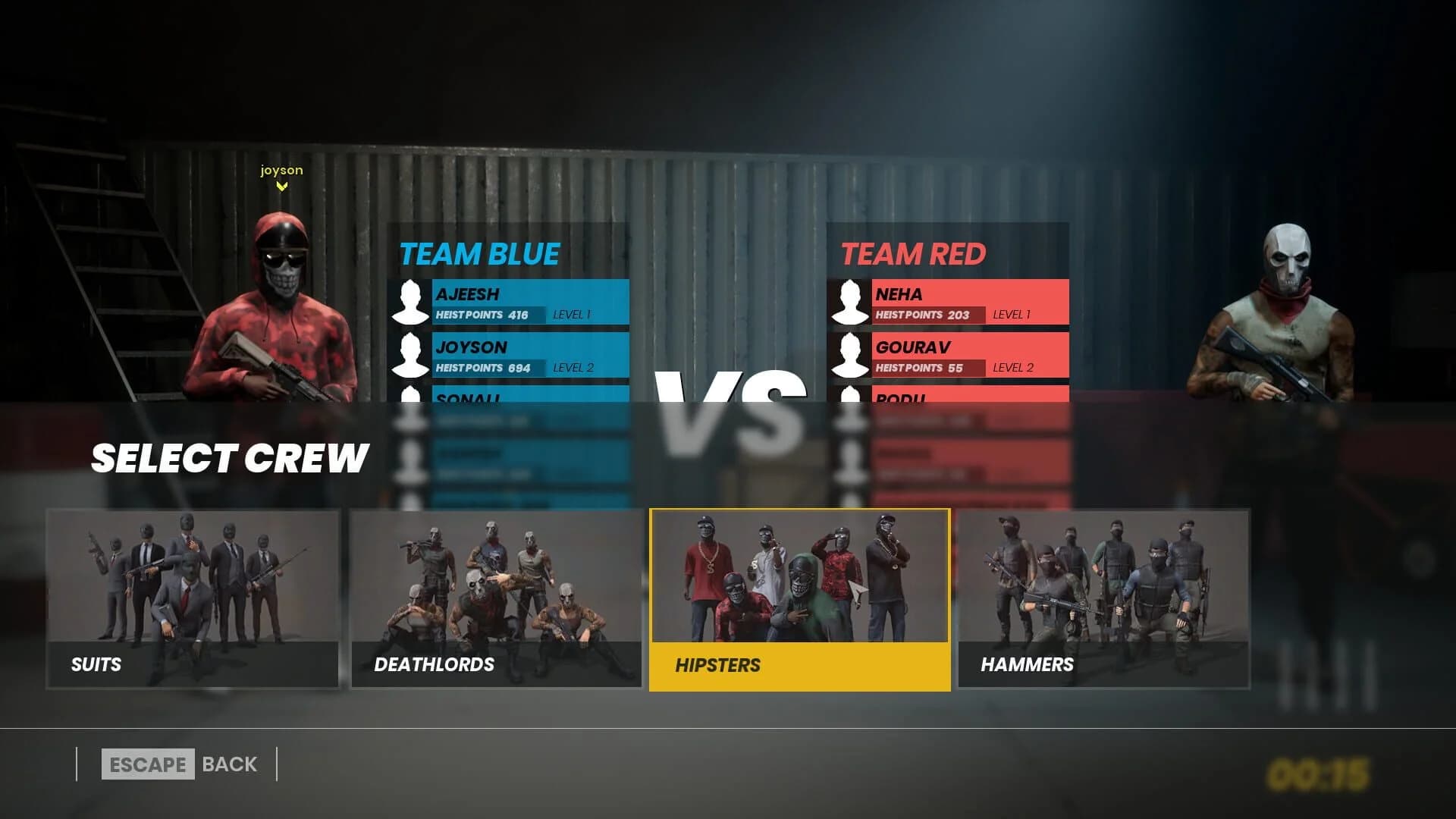1456x819 pixels.
Task: Click AJEESH's avatar icon on Team Blue
Action: point(412,302)
